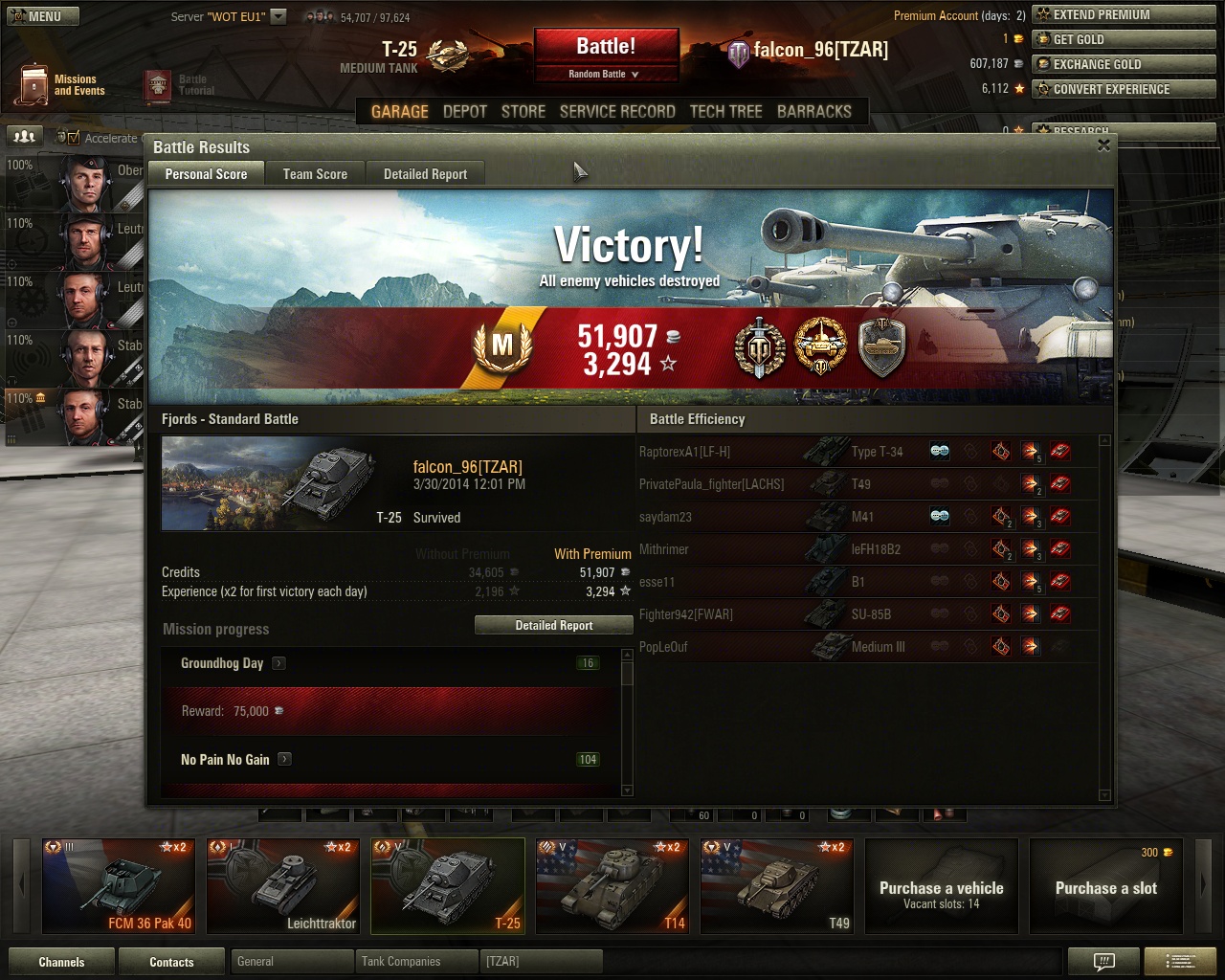Open the Barracks section
This screenshot has width=1225, height=980.
coord(813,112)
